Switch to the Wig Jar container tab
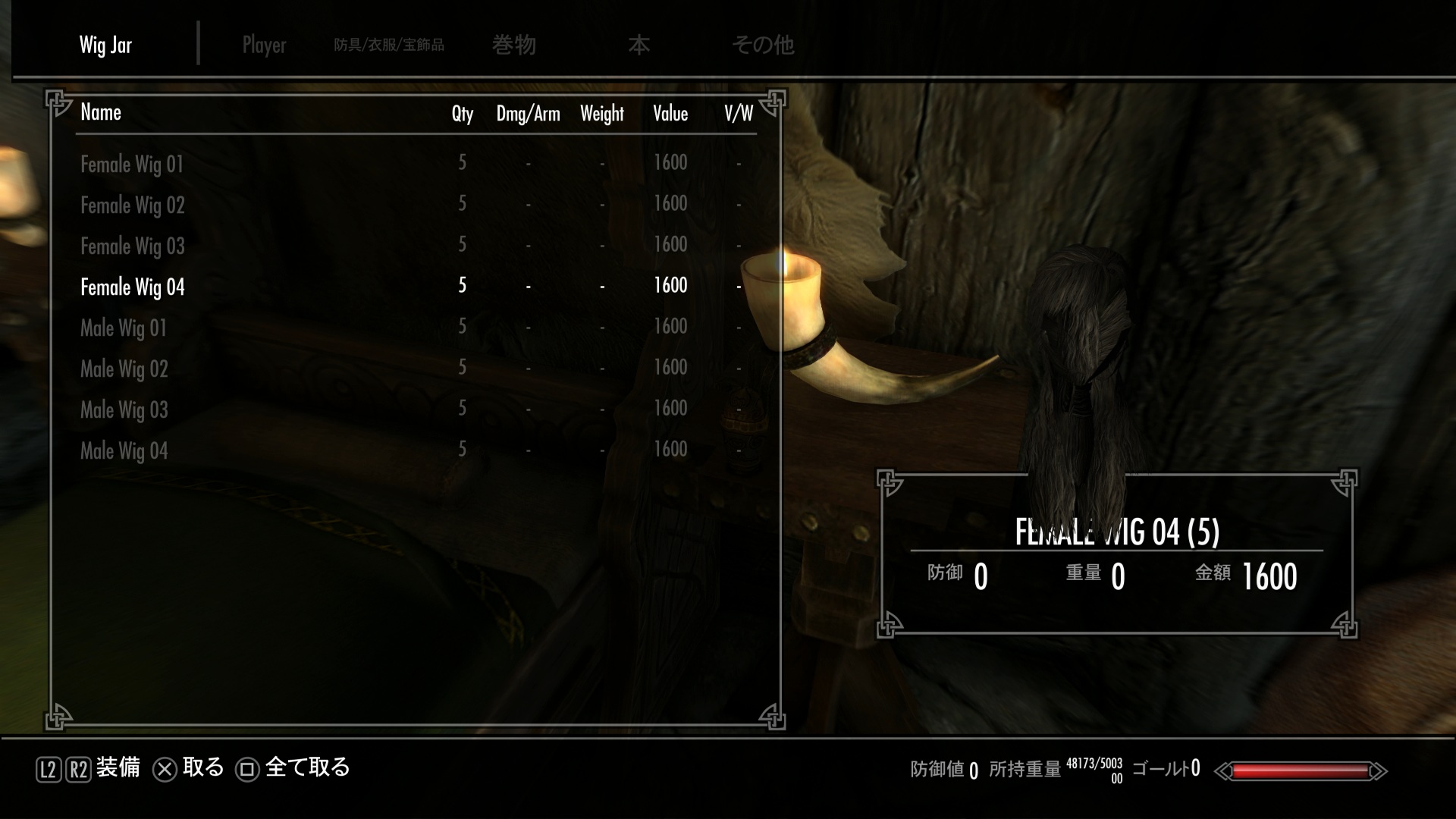Viewport: 1456px width, 819px height. [x=105, y=45]
